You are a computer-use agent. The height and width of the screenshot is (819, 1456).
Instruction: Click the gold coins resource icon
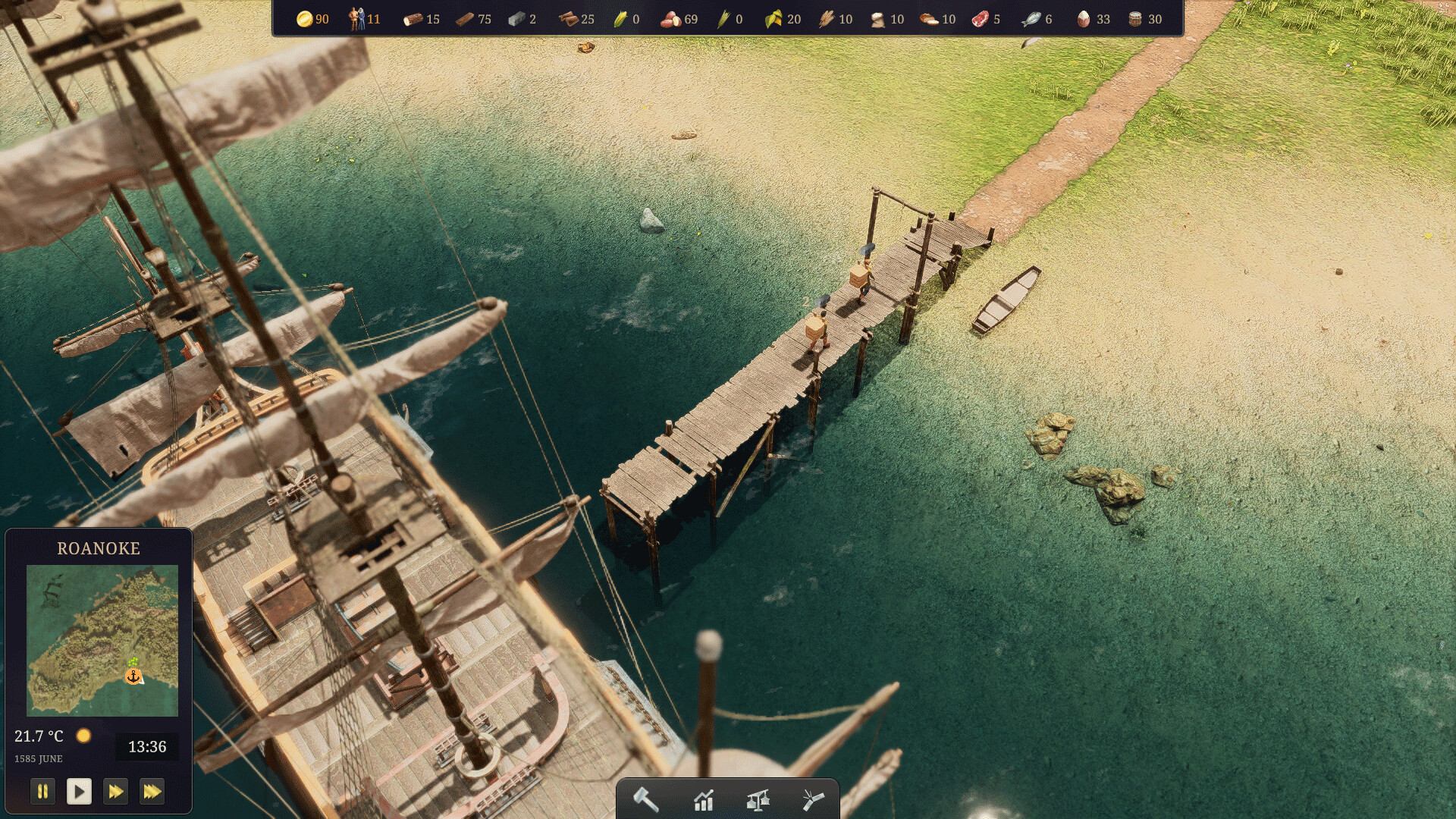coord(303,18)
